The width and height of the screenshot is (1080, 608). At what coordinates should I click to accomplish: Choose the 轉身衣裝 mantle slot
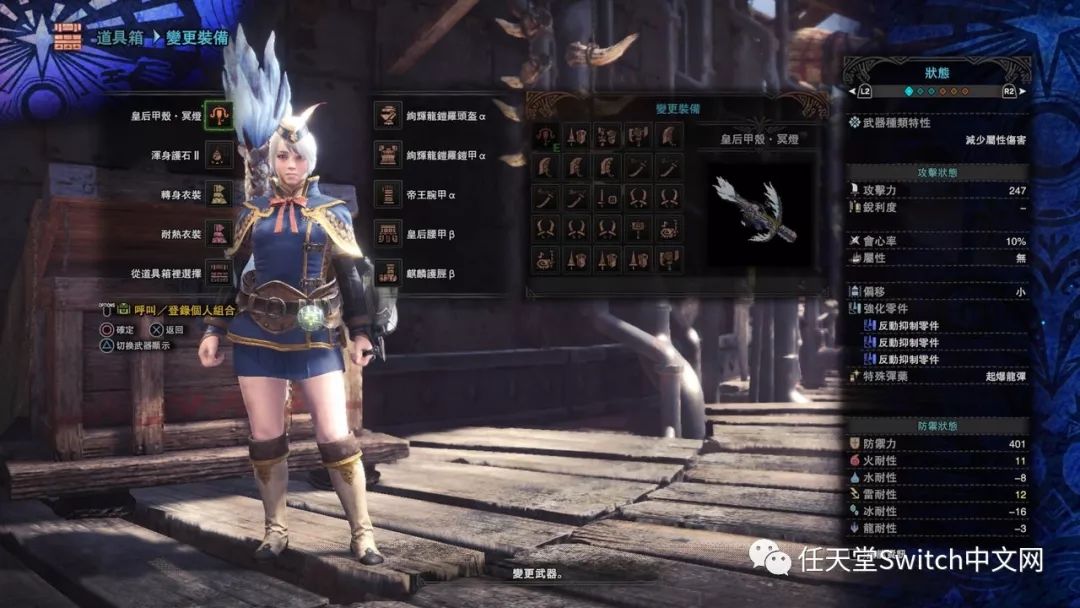click(218, 195)
